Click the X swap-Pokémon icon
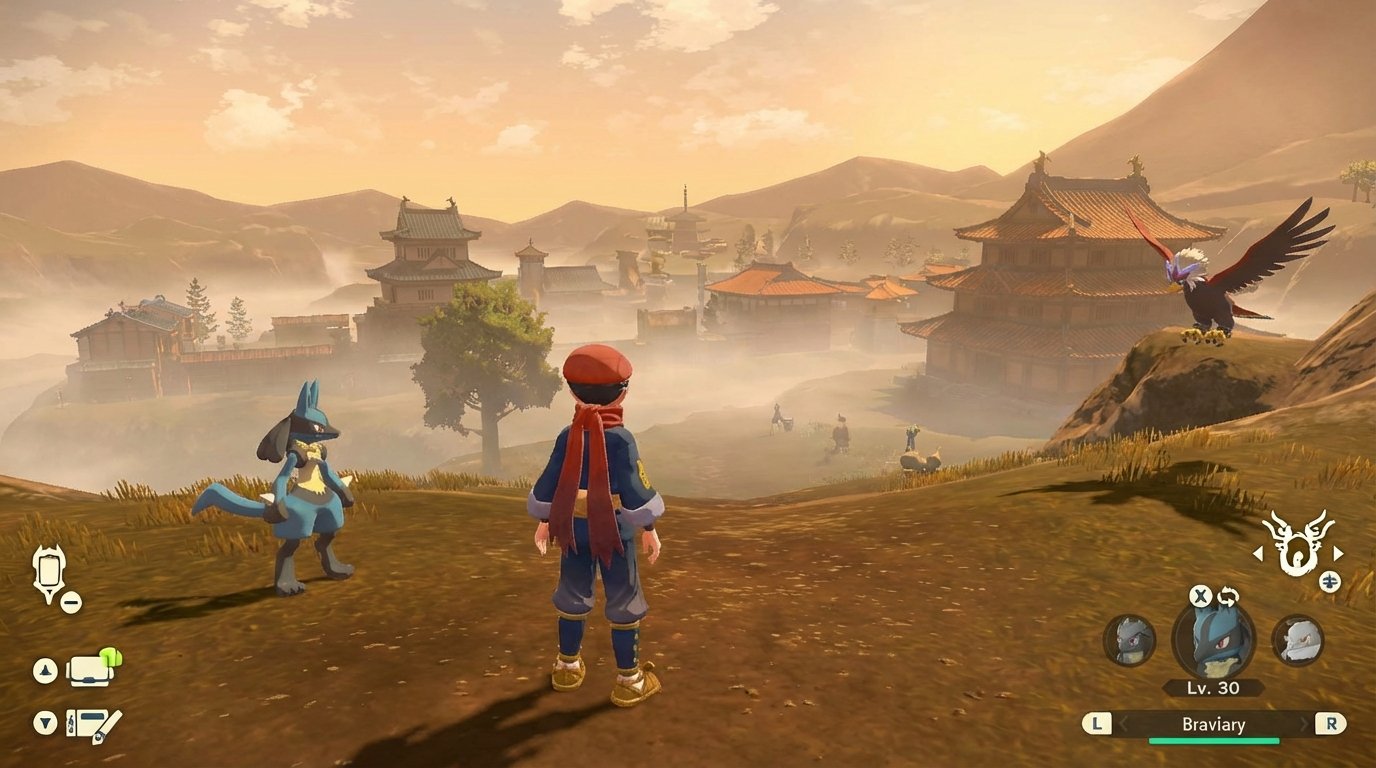Image resolution: width=1376 pixels, height=768 pixels. coord(1200,596)
